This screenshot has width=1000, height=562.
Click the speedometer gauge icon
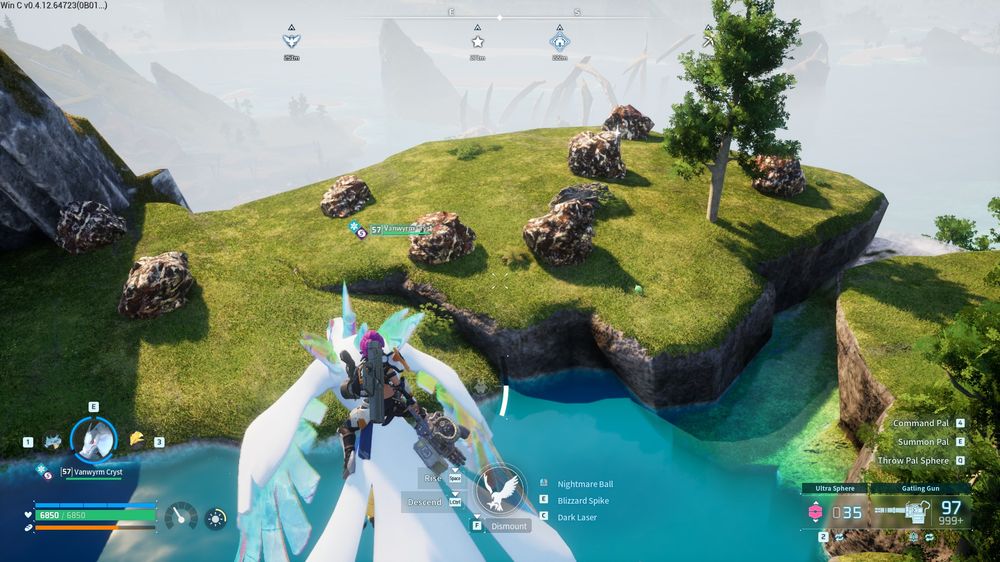[181, 517]
